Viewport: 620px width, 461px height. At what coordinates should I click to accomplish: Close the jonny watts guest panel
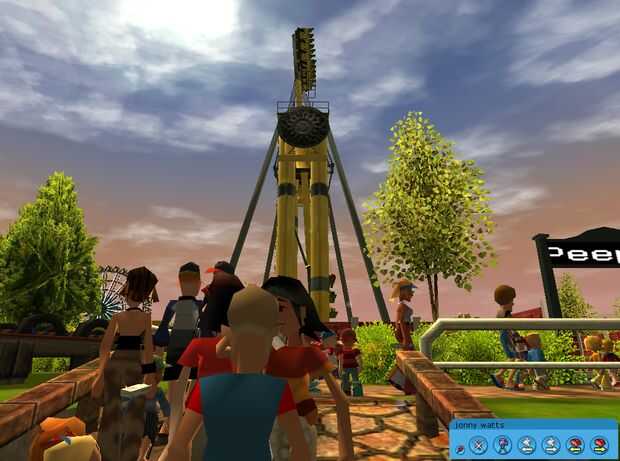(477, 445)
